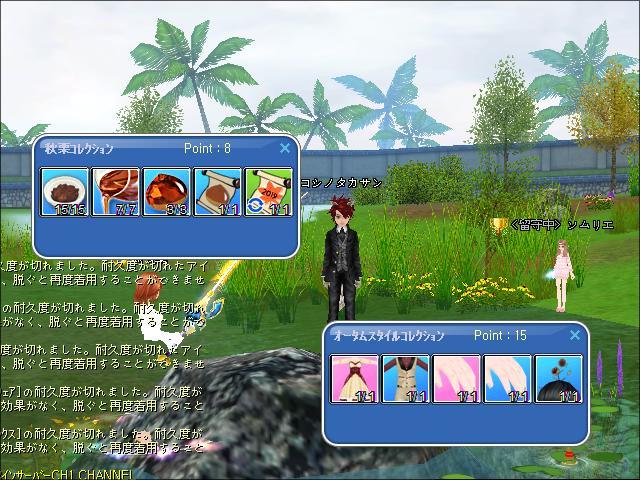Choose the glazed chestnut item 3/3
Image resolution: width=640 pixels, height=480 pixels.
pyautogui.click(x=168, y=191)
